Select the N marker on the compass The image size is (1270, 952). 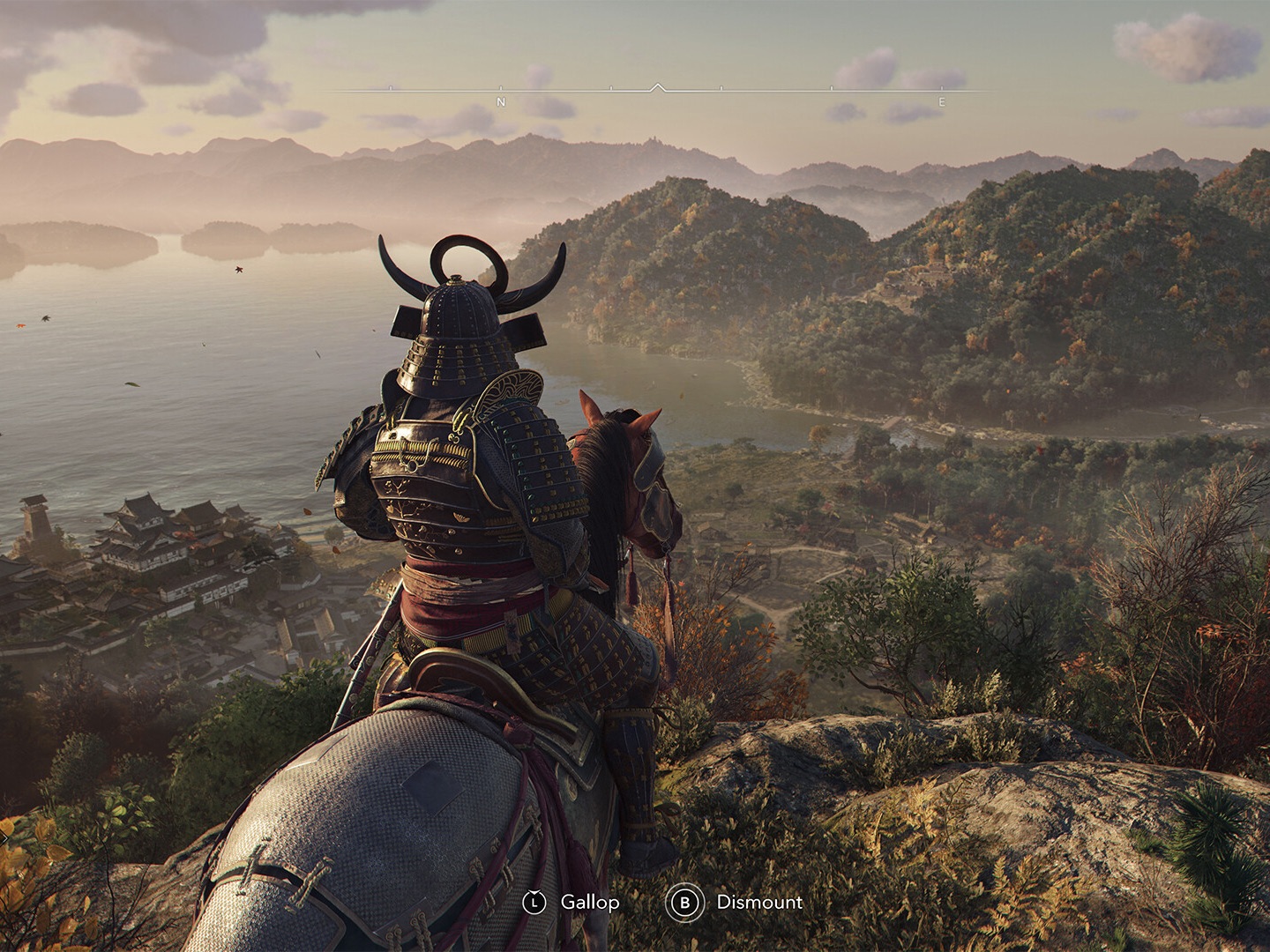click(x=503, y=100)
